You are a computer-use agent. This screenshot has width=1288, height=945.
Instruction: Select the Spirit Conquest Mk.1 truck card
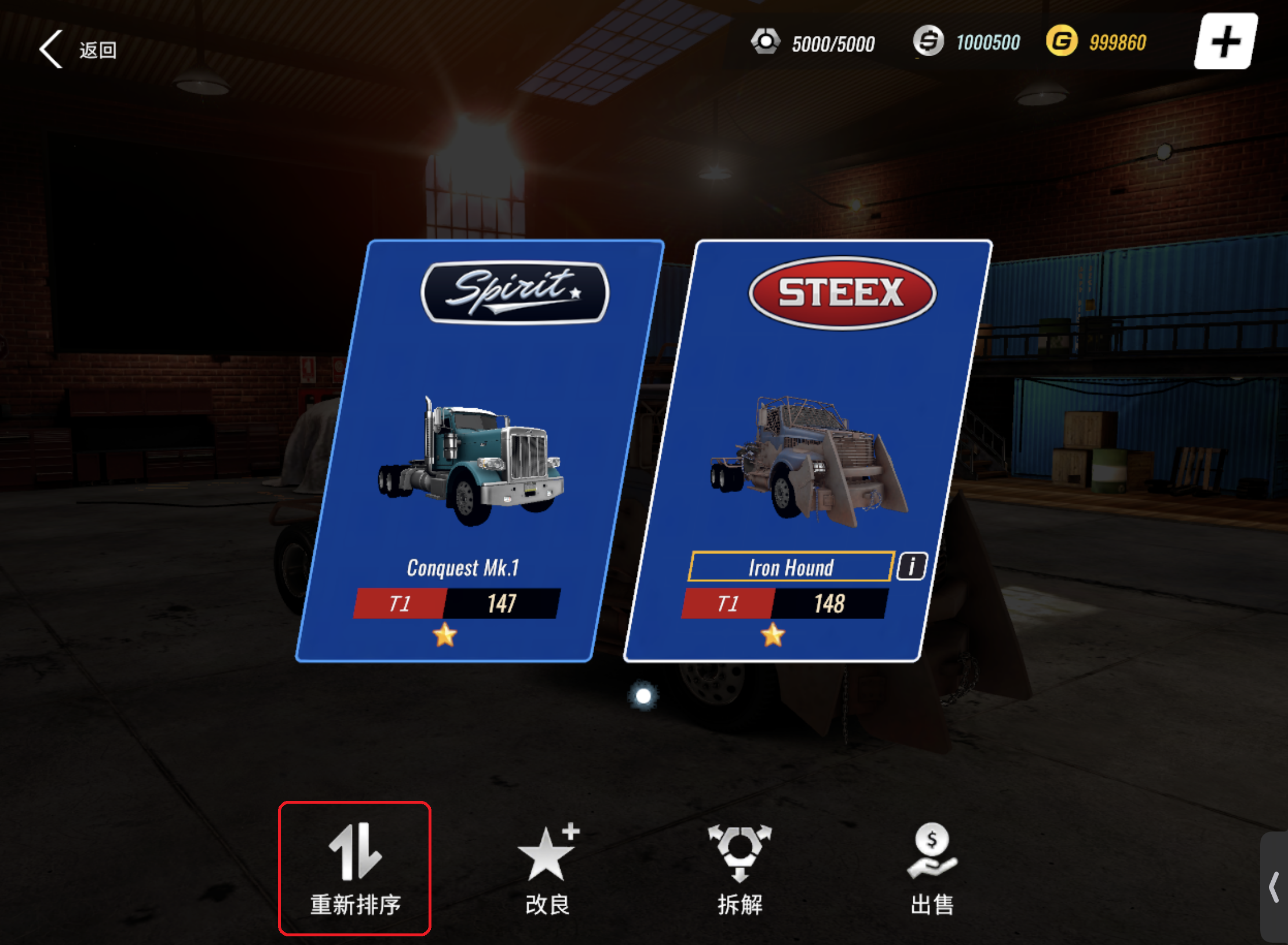480,452
